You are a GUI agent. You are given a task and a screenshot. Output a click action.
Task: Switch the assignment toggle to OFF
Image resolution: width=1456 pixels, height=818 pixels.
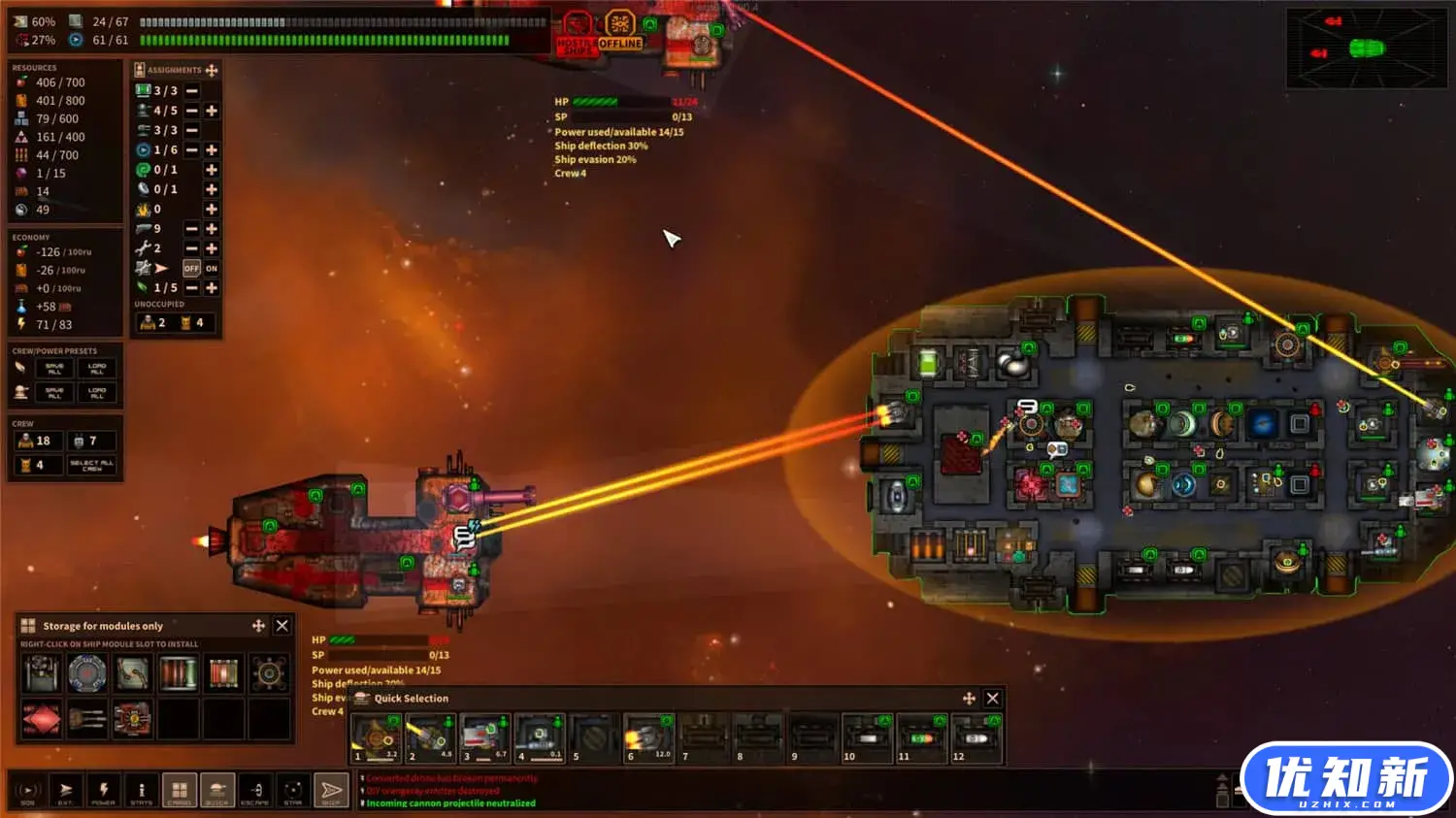pos(191,268)
